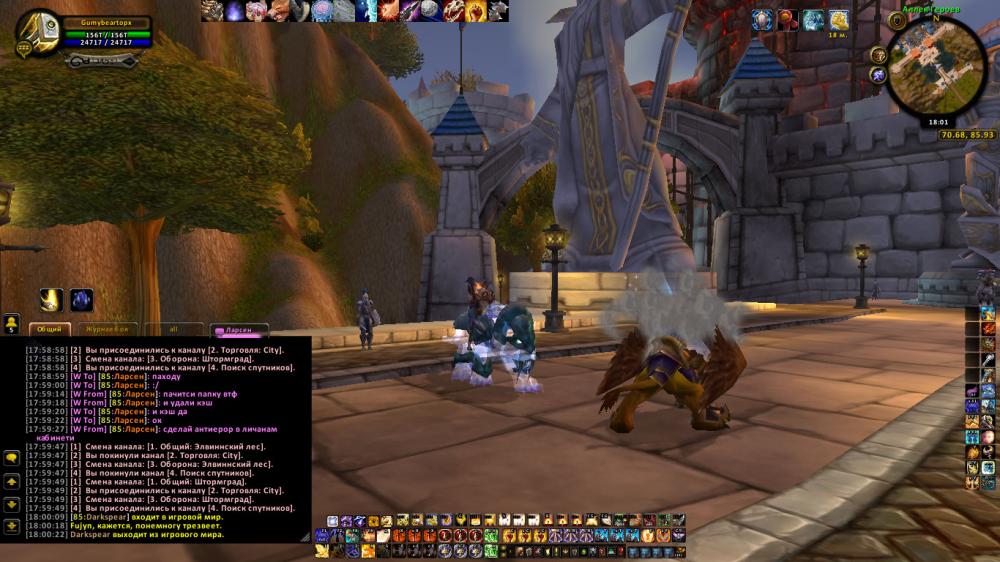
Task: Click the chat scroll-up arrow button
Action: coord(12,481)
